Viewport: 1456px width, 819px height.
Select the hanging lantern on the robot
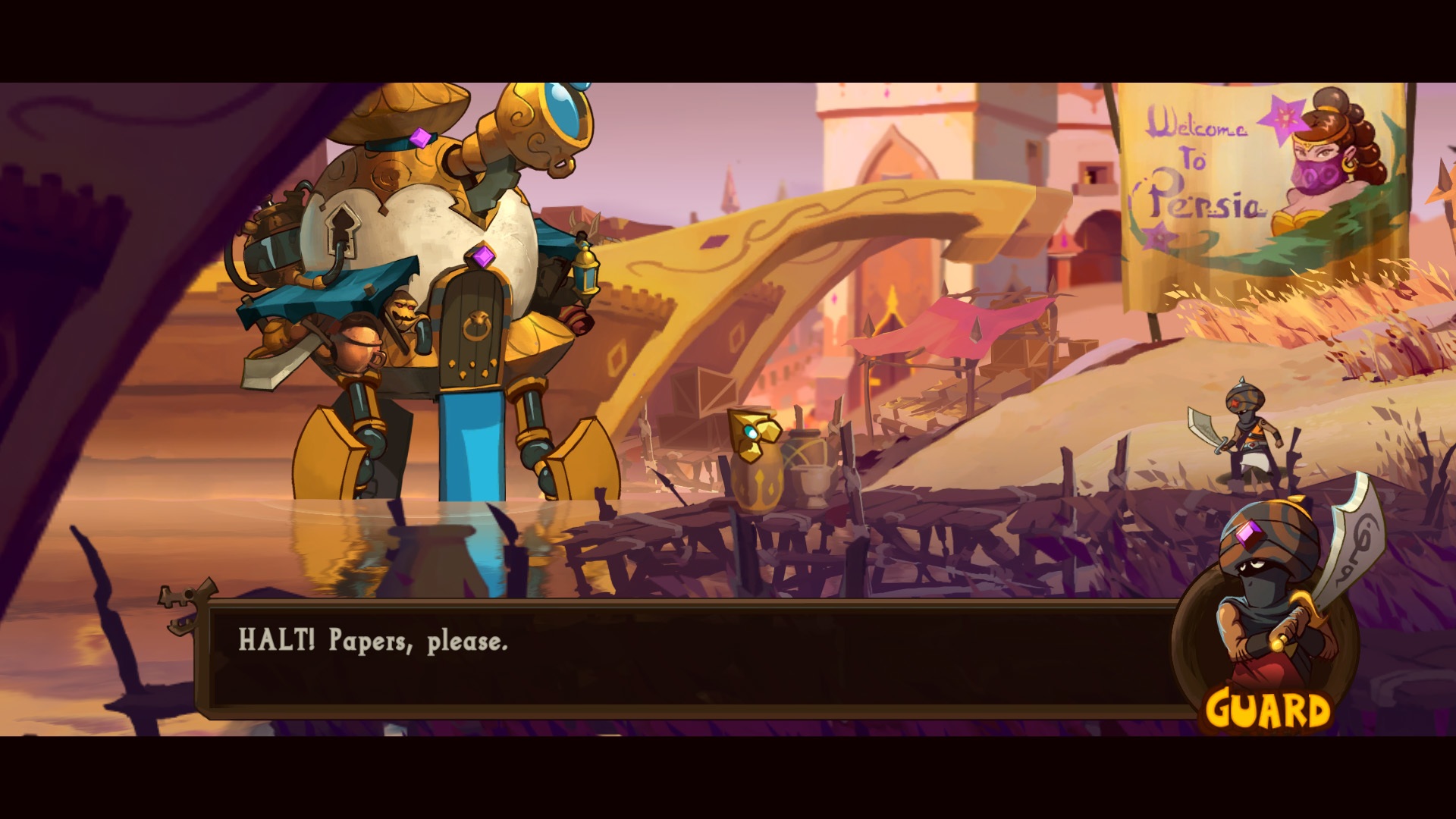(588, 271)
